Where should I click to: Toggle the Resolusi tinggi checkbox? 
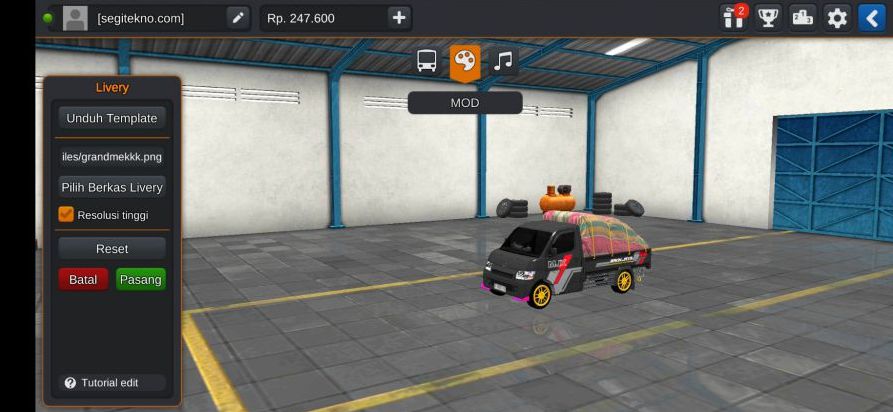point(67,214)
